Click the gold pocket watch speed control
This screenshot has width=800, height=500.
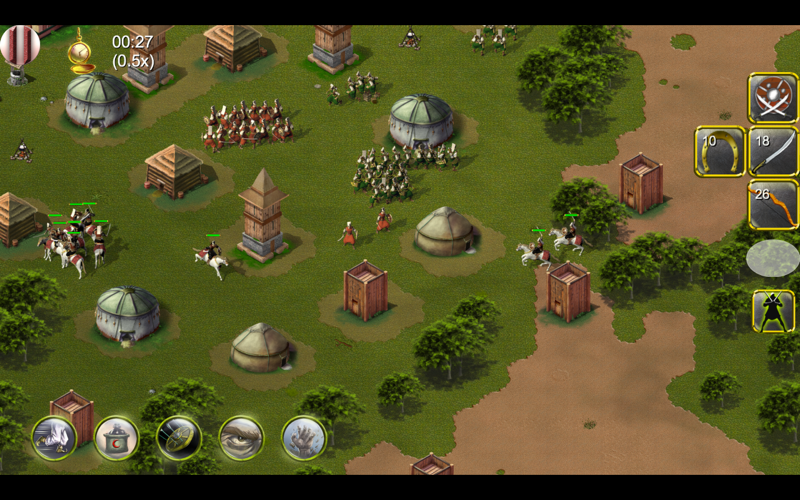click(x=80, y=51)
